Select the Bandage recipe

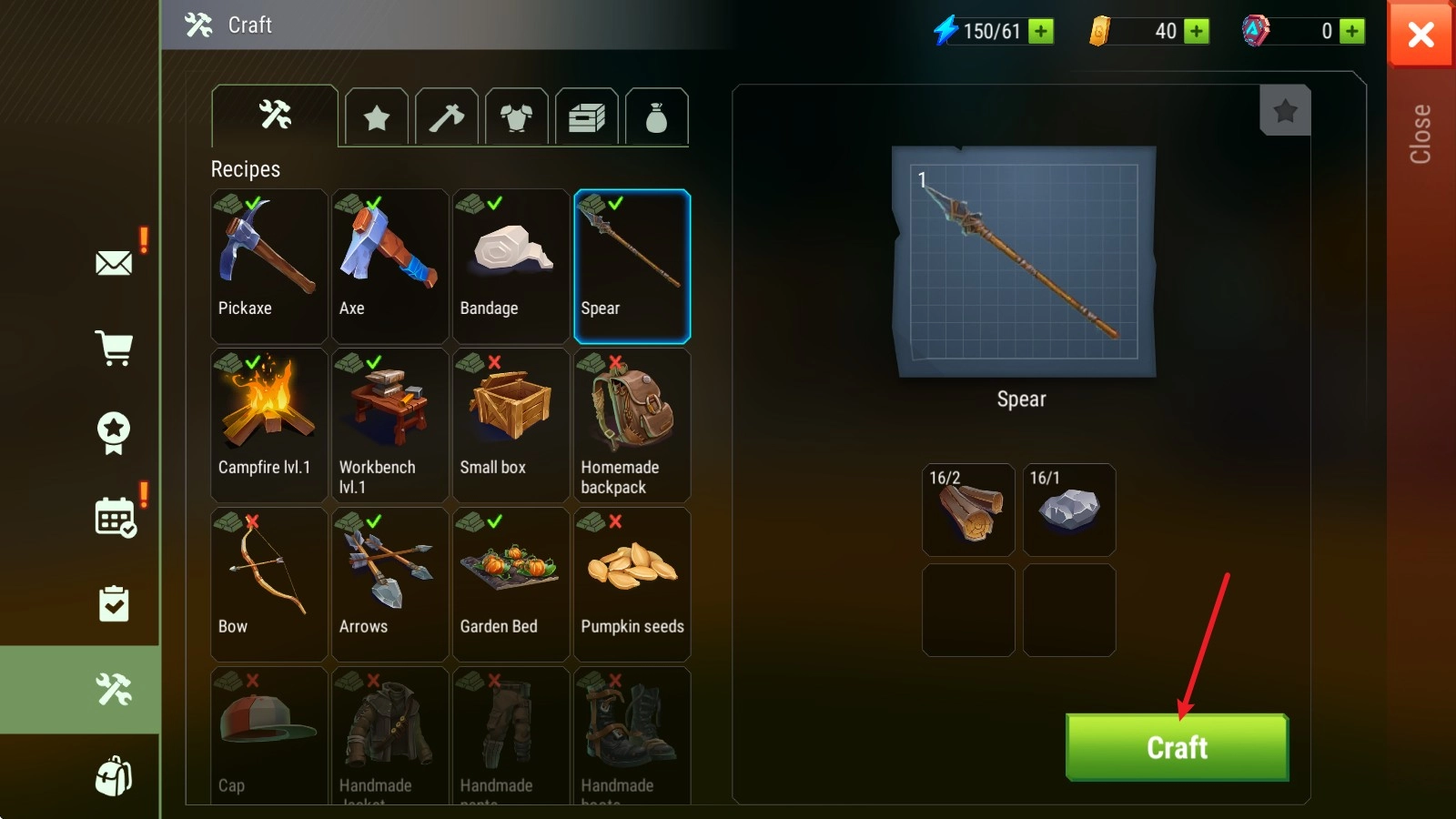(511, 266)
